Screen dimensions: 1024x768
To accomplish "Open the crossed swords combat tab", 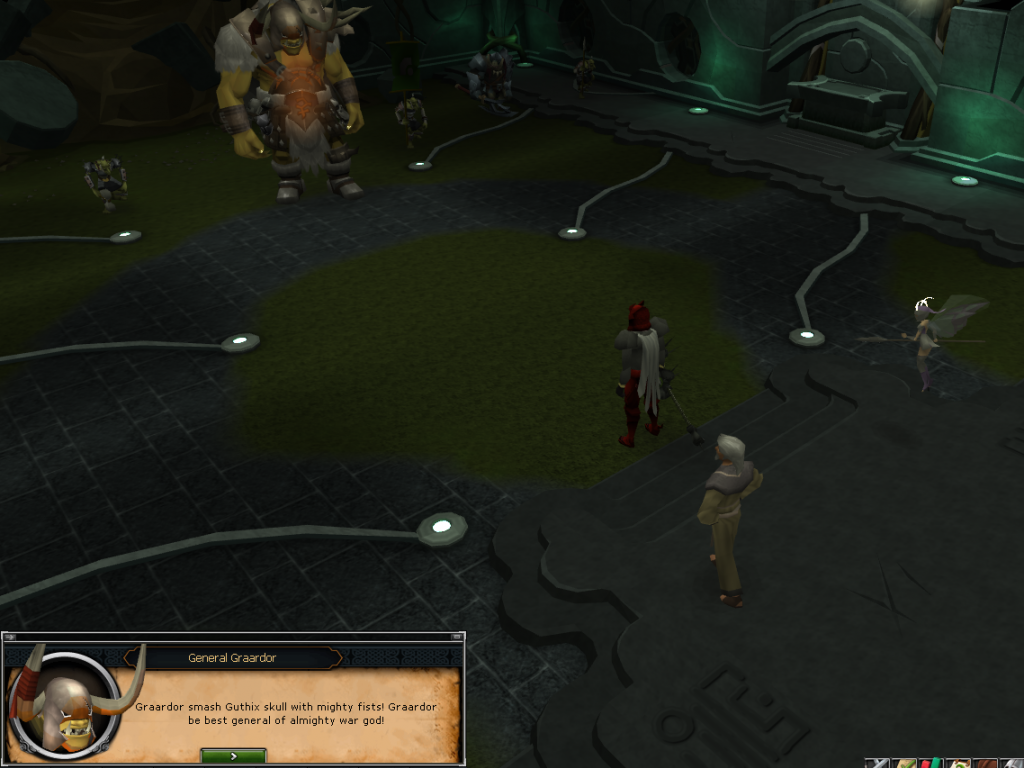I will point(878,763).
